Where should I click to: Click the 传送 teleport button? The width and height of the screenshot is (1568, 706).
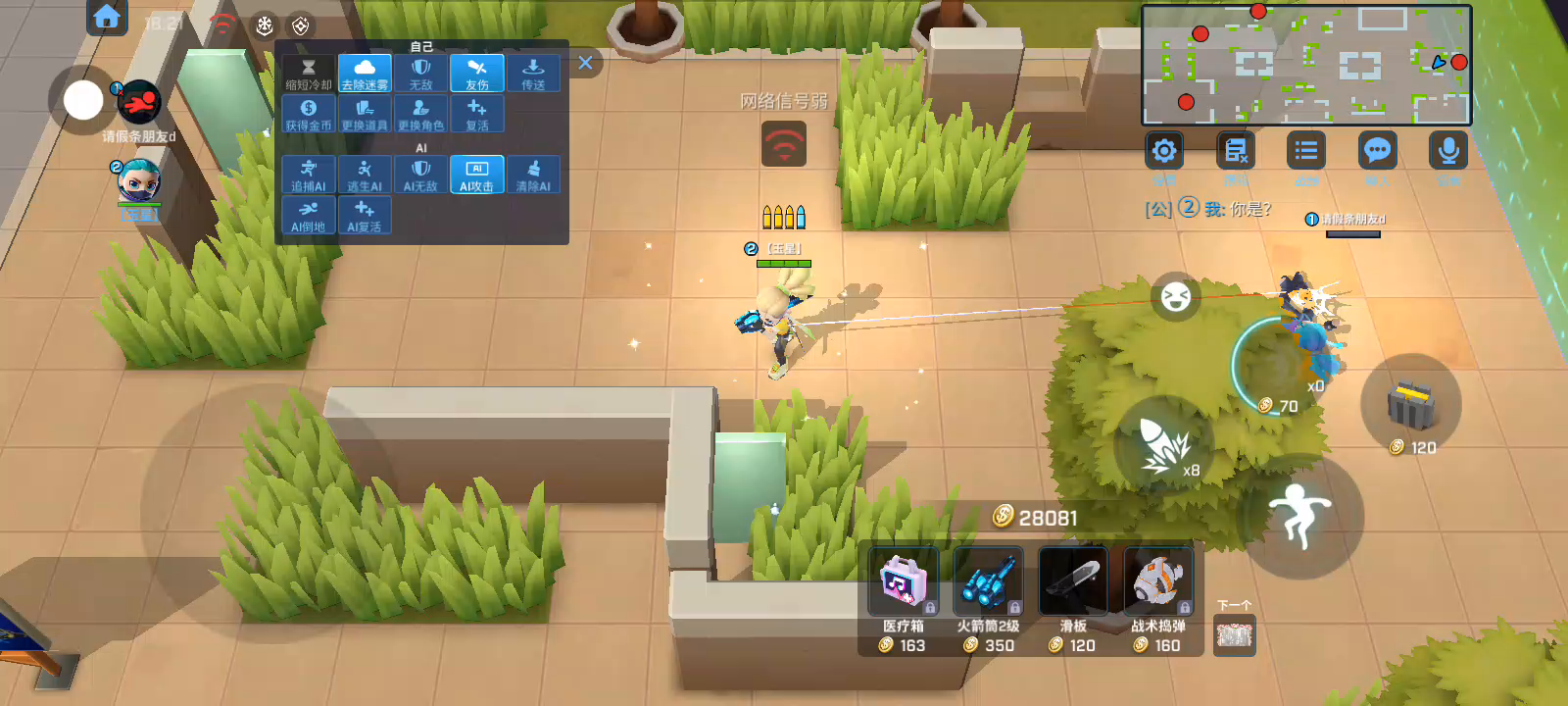533,74
